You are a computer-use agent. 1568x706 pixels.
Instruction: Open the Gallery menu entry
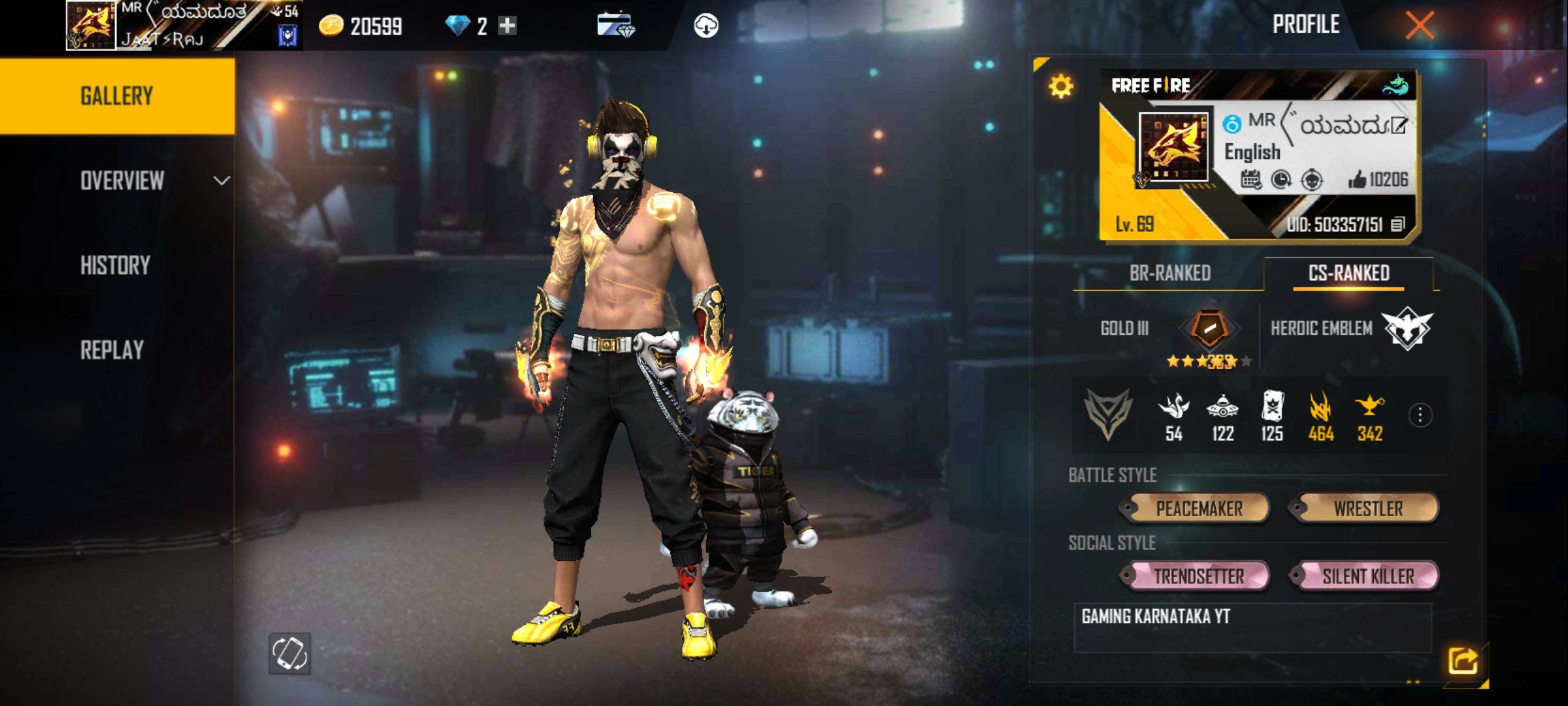pyautogui.click(x=117, y=96)
